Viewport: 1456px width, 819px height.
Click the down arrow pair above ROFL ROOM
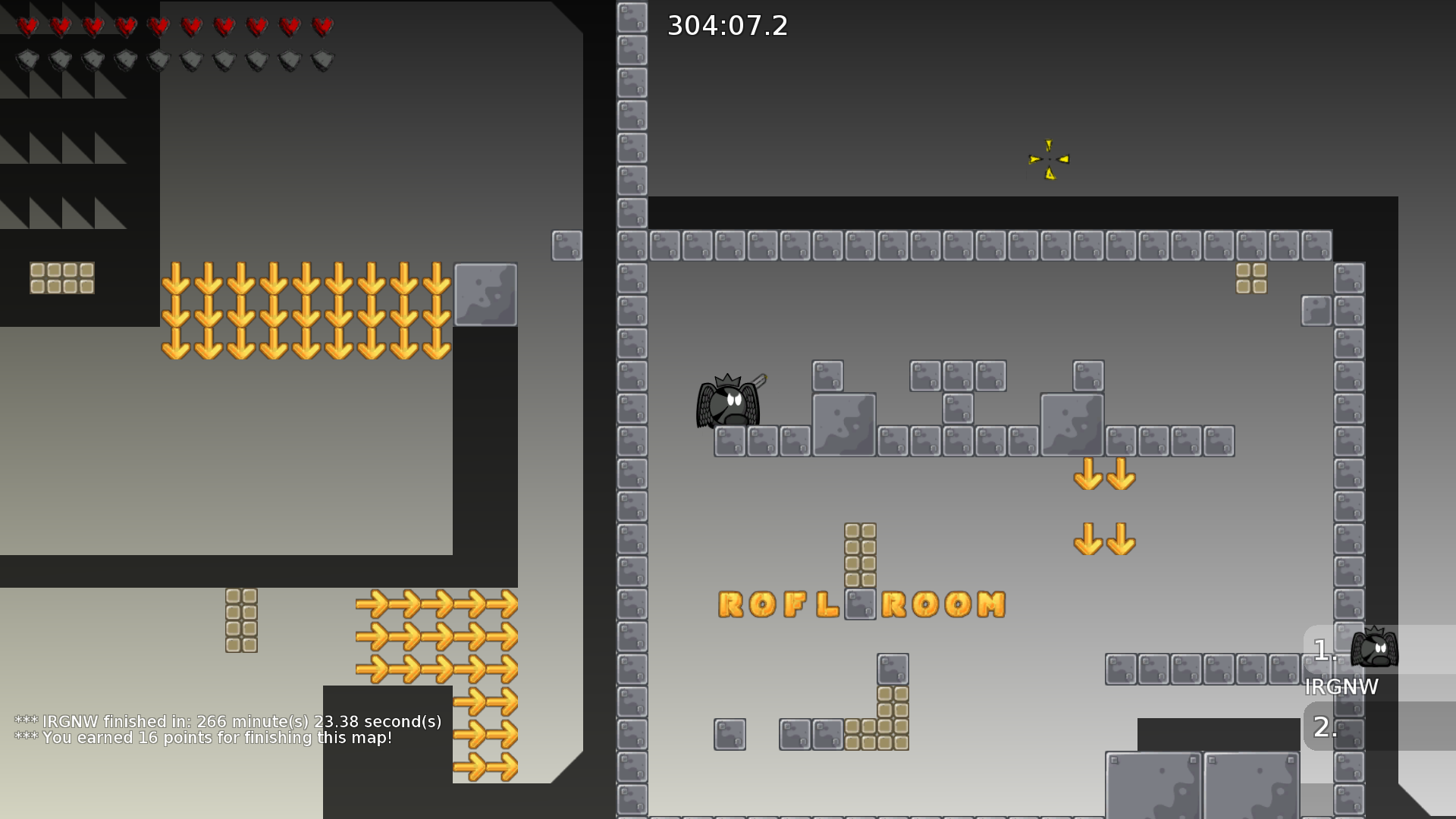point(1103,540)
